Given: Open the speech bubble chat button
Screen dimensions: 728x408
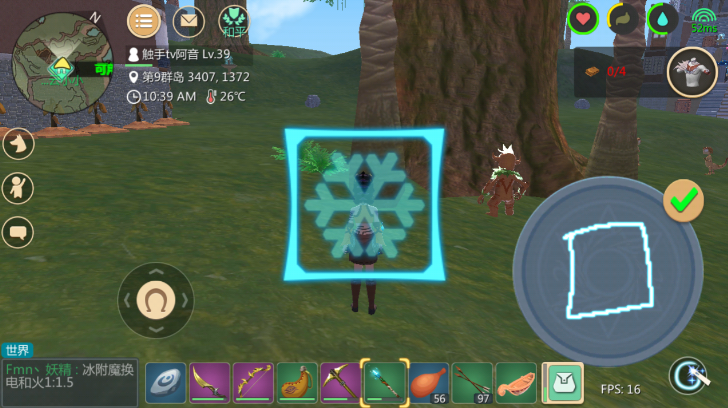Looking at the screenshot, I should click(18, 232).
